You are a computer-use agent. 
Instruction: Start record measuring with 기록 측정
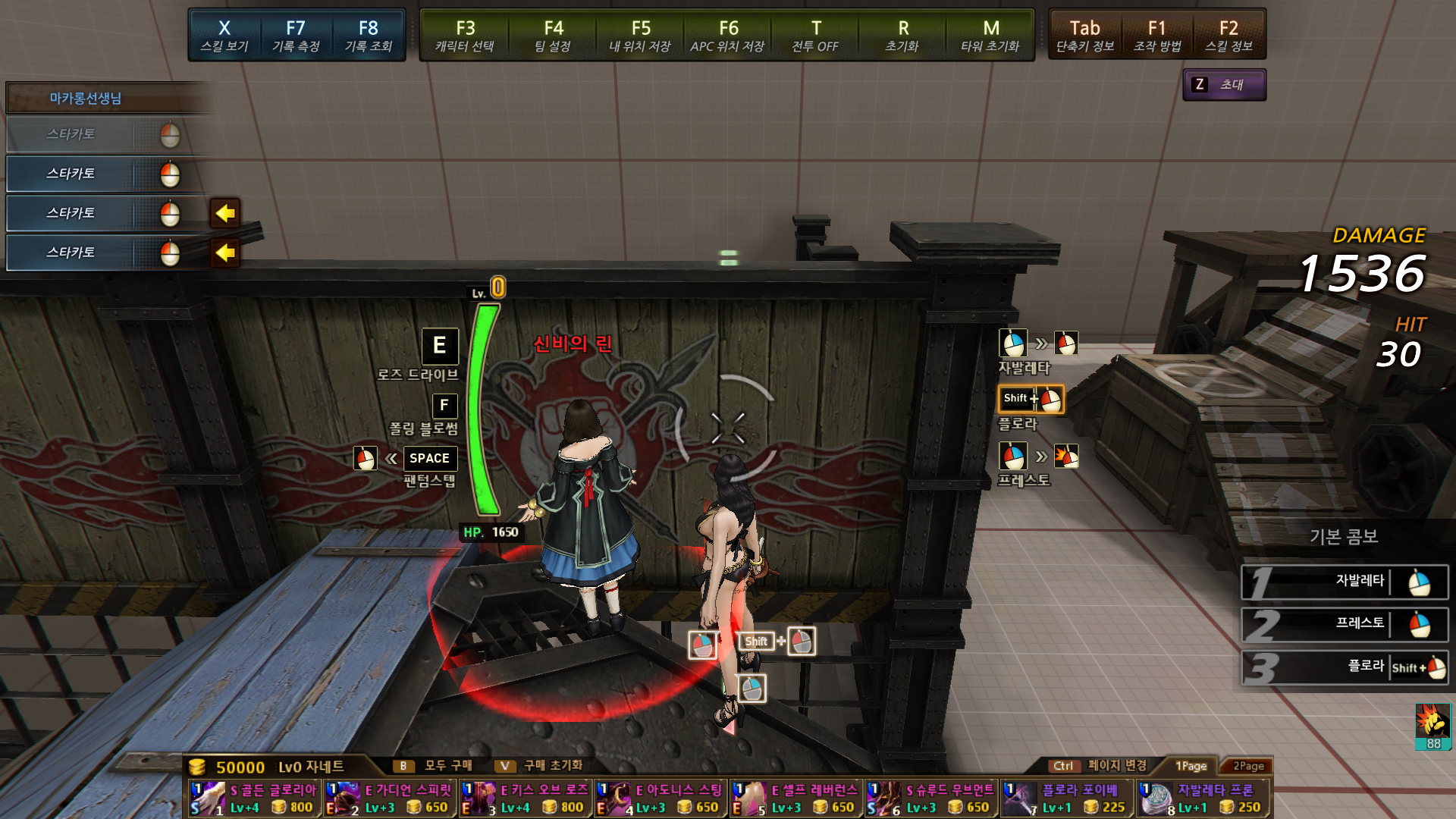click(296, 36)
